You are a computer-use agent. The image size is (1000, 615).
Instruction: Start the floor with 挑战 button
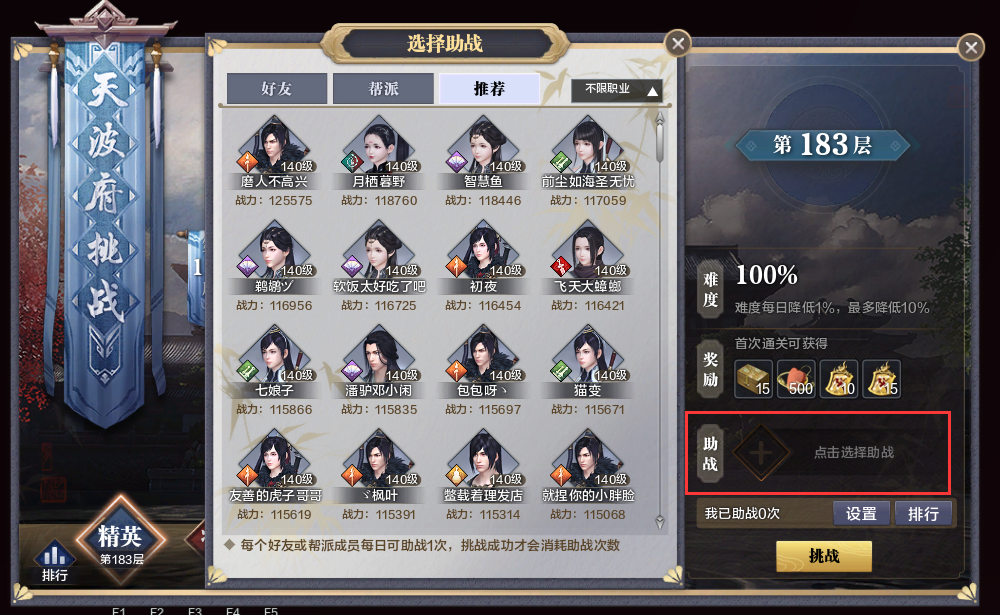tap(824, 556)
